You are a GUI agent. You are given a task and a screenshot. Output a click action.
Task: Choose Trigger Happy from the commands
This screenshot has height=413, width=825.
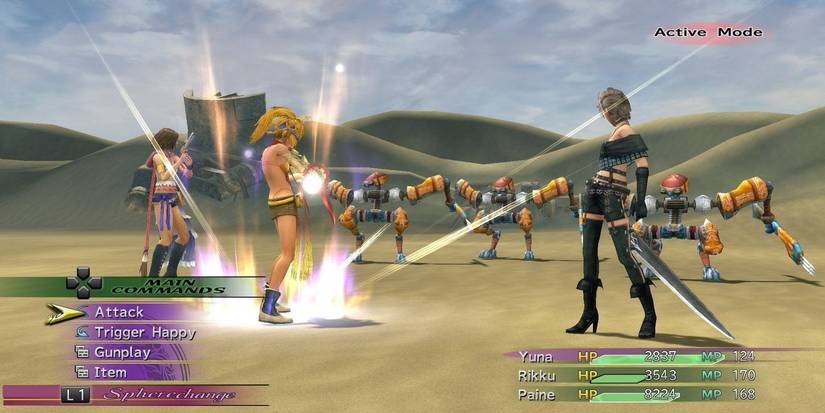click(x=144, y=332)
